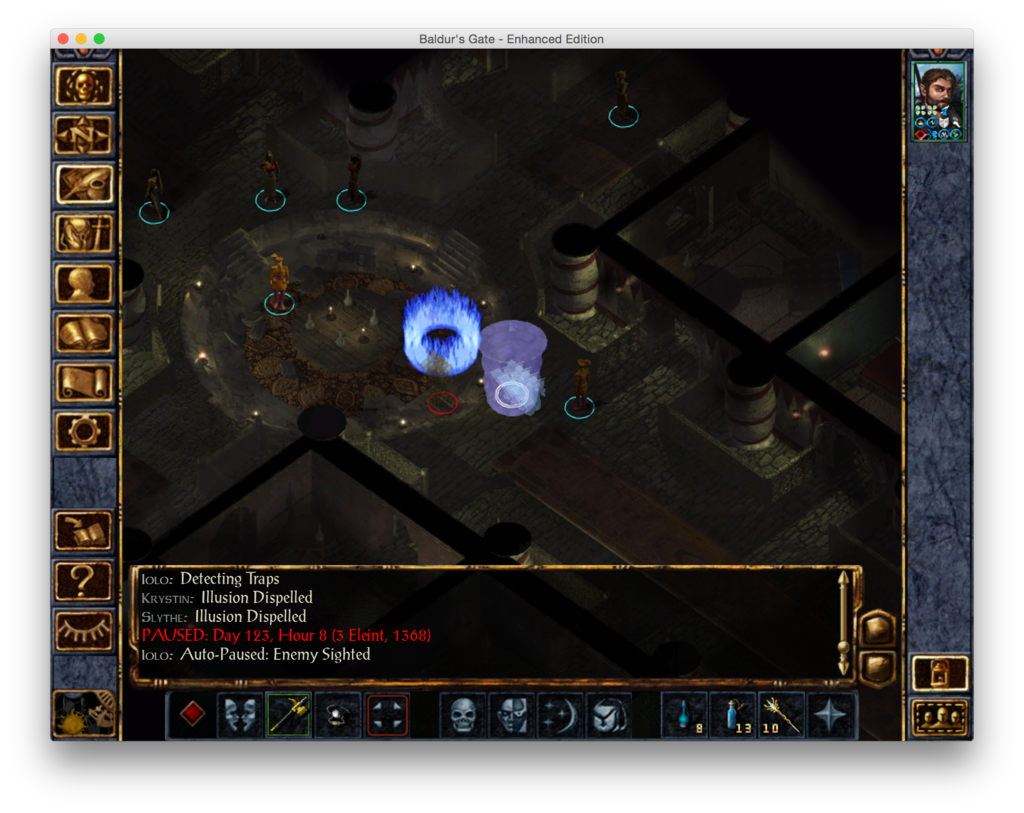This screenshot has width=1024, height=813.
Task: Click the skull emblem button in sidebar
Action: 84,86
